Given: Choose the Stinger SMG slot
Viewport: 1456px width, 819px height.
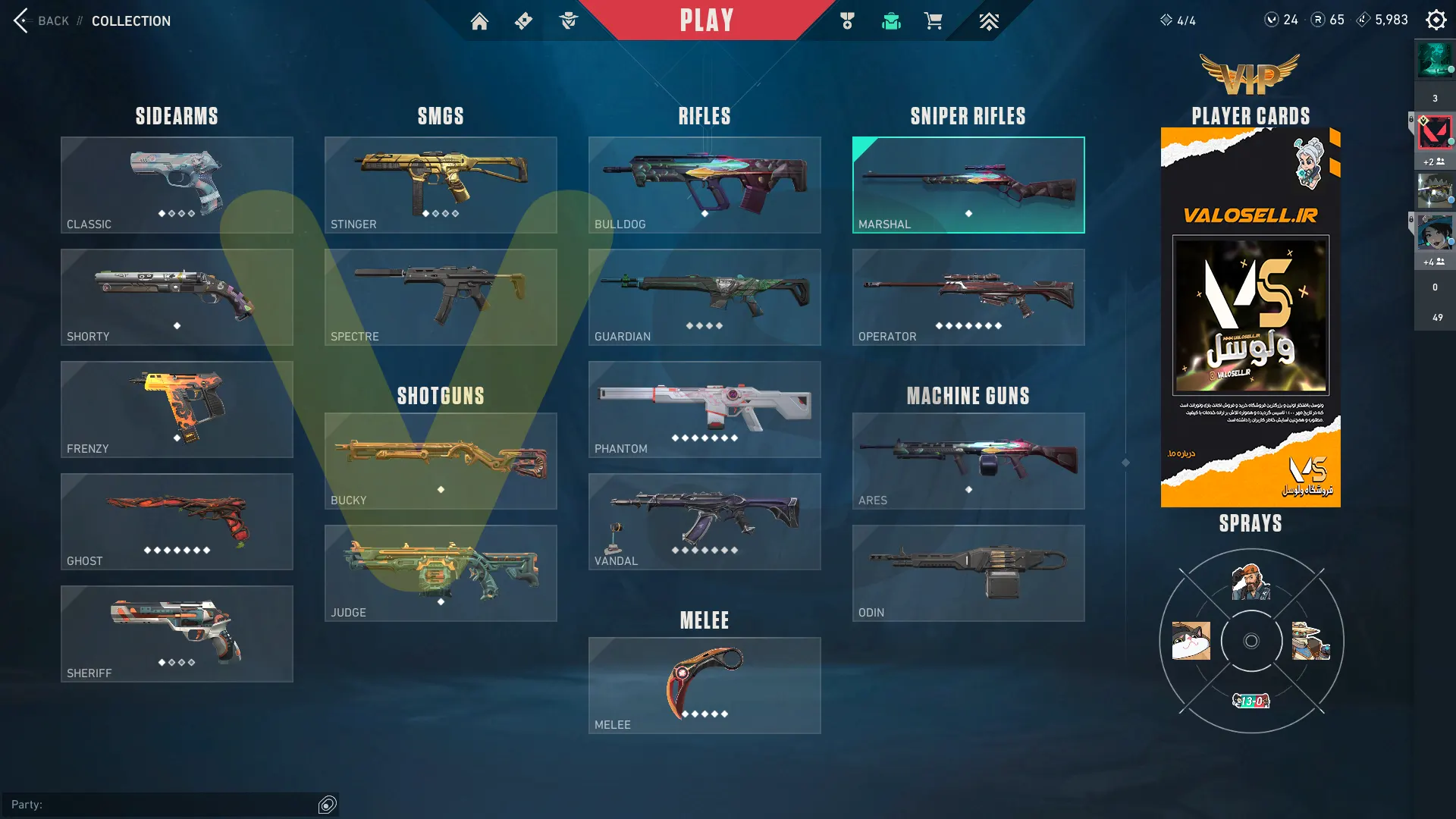Looking at the screenshot, I should pyautogui.click(x=441, y=185).
